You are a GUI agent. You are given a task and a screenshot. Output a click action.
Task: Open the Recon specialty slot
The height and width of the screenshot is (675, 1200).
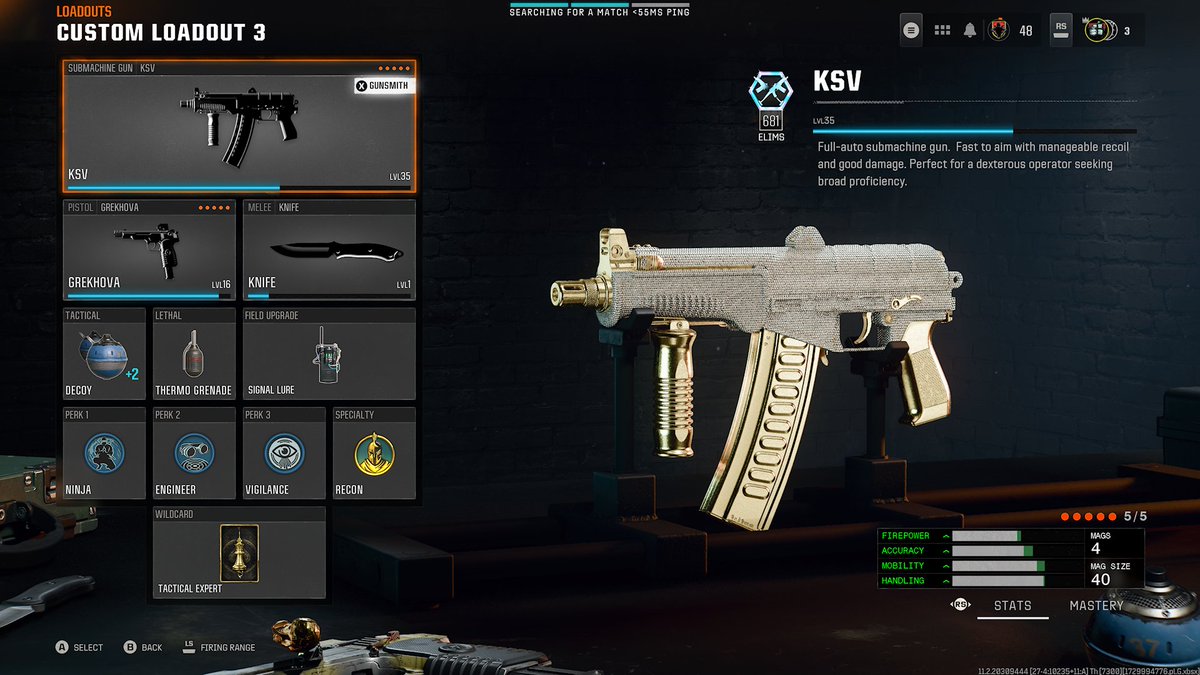tap(374, 453)
